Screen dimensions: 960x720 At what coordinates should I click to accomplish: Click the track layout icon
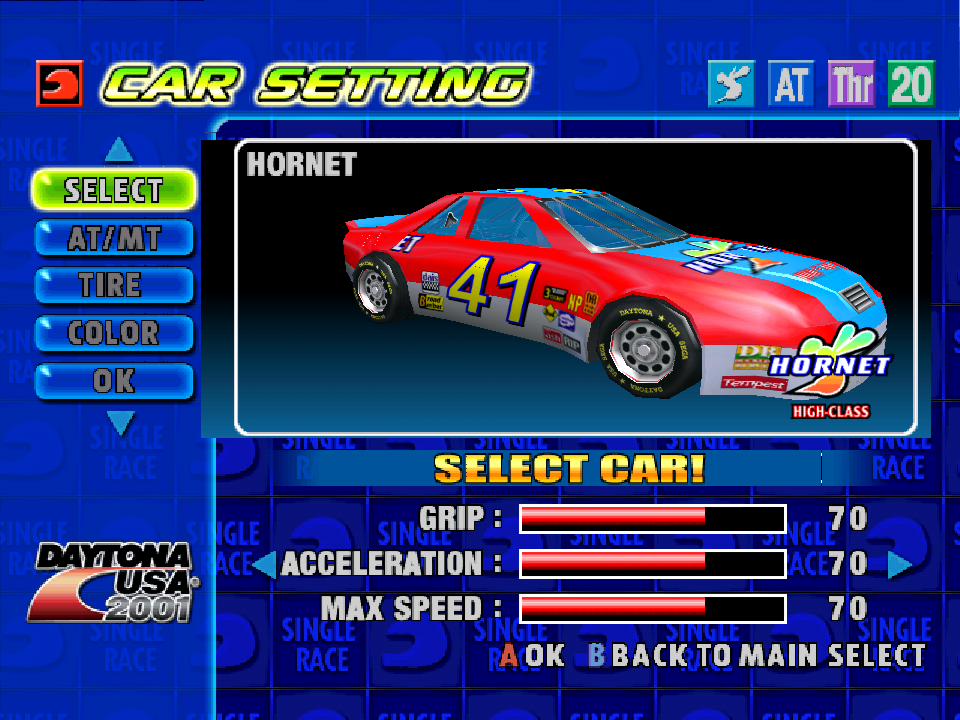731,85
